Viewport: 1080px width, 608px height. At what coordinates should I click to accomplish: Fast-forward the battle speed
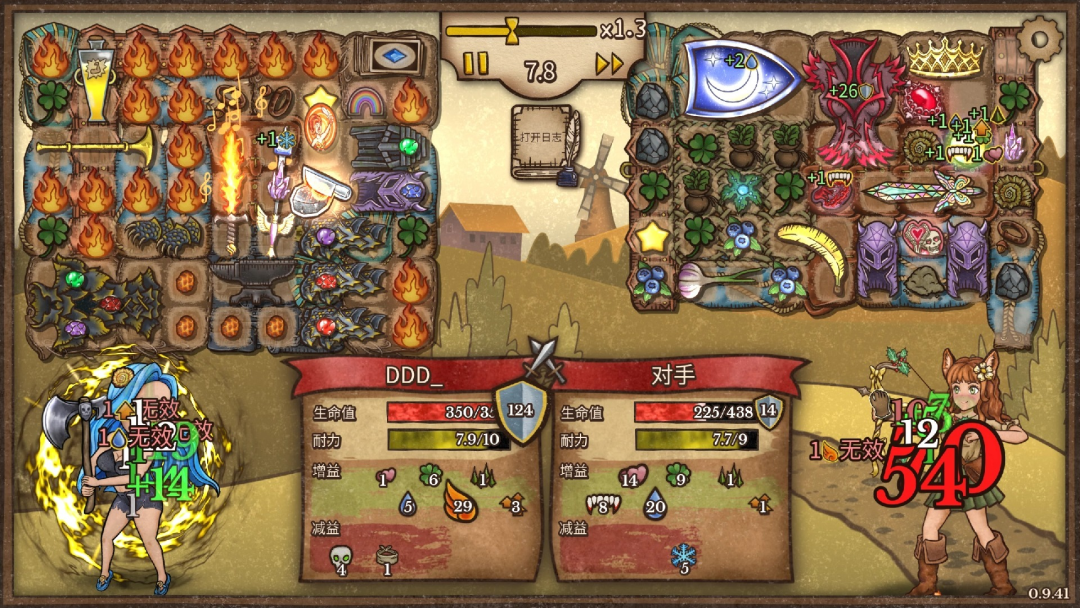(608, 65)
